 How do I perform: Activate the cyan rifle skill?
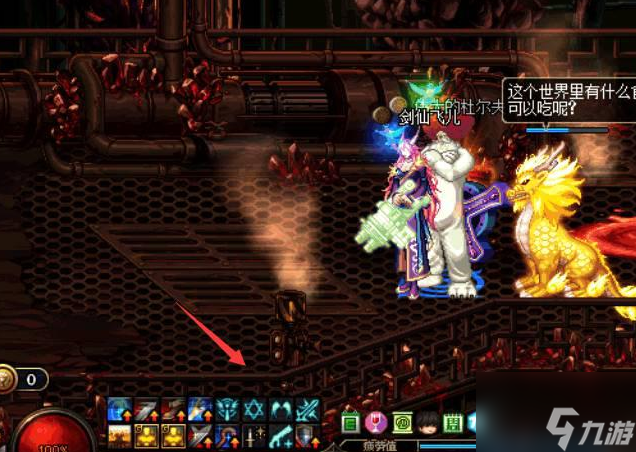(x=281, y=436)
